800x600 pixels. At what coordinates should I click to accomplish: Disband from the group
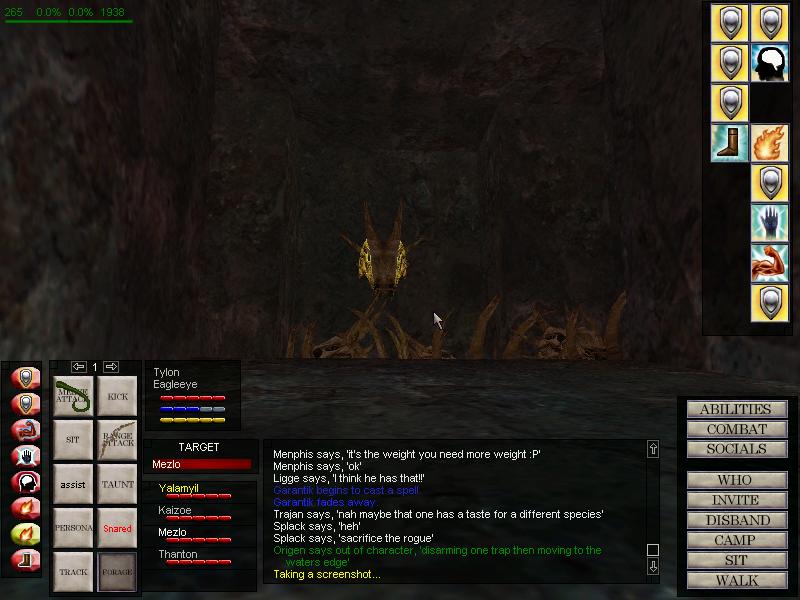(735, 520)
